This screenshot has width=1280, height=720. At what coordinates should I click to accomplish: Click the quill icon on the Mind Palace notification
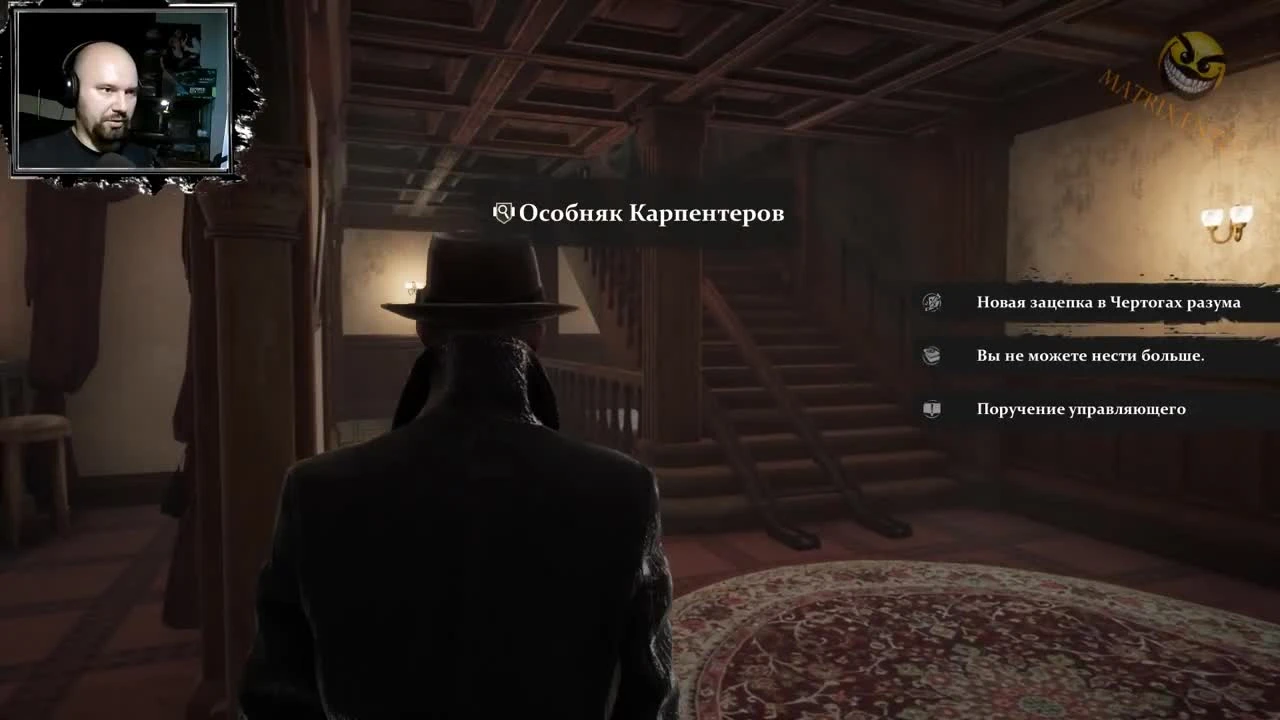[x=932, y=301]
